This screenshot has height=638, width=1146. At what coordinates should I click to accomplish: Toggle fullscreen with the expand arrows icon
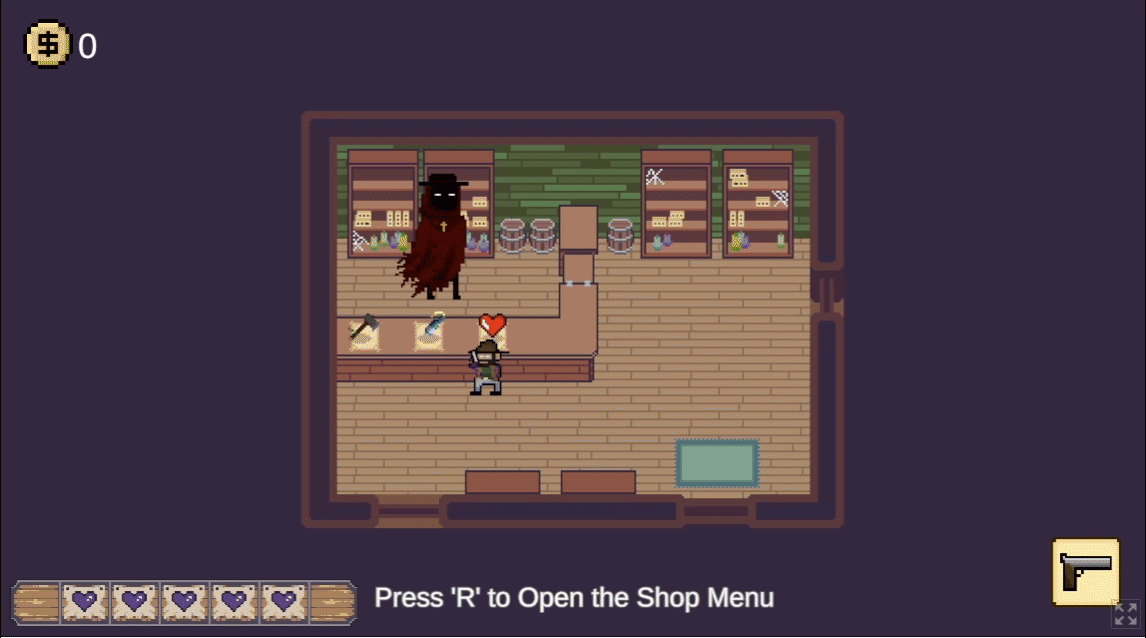click(x=1126, y=614)
